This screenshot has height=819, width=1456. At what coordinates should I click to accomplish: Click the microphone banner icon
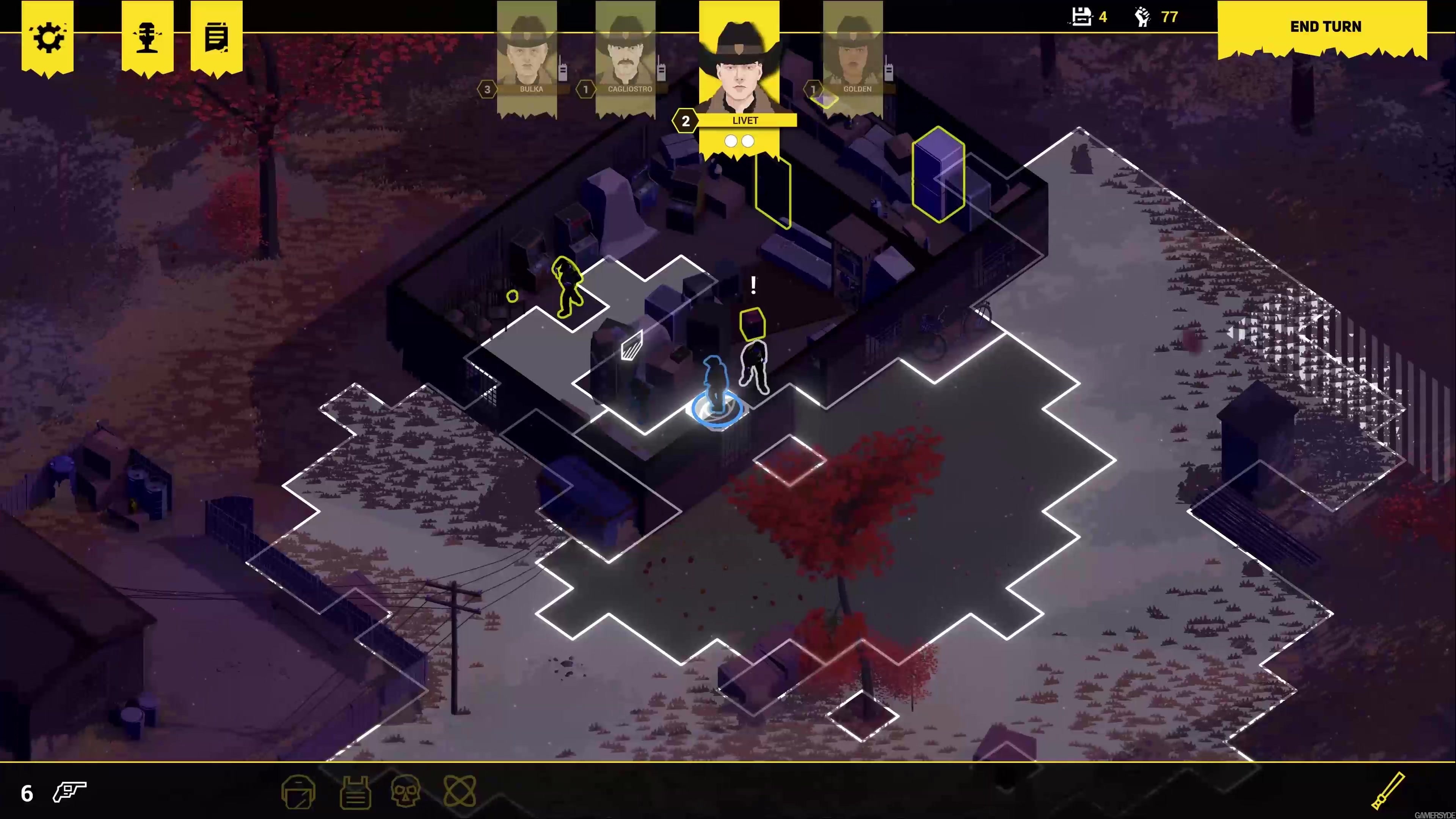(x=147, y=37)
